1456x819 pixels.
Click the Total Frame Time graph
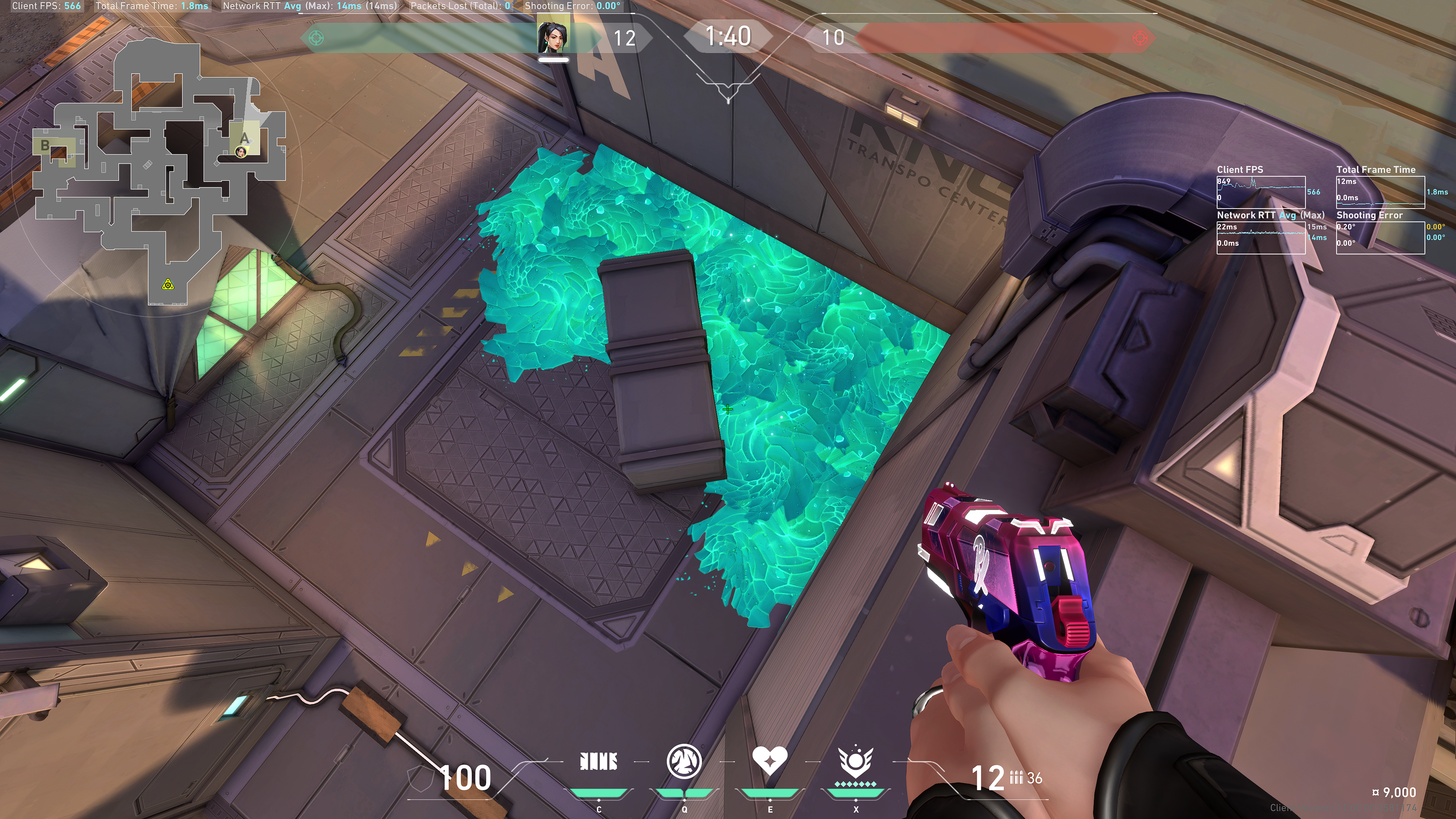pyautogui.click(x=1380, y=191)
